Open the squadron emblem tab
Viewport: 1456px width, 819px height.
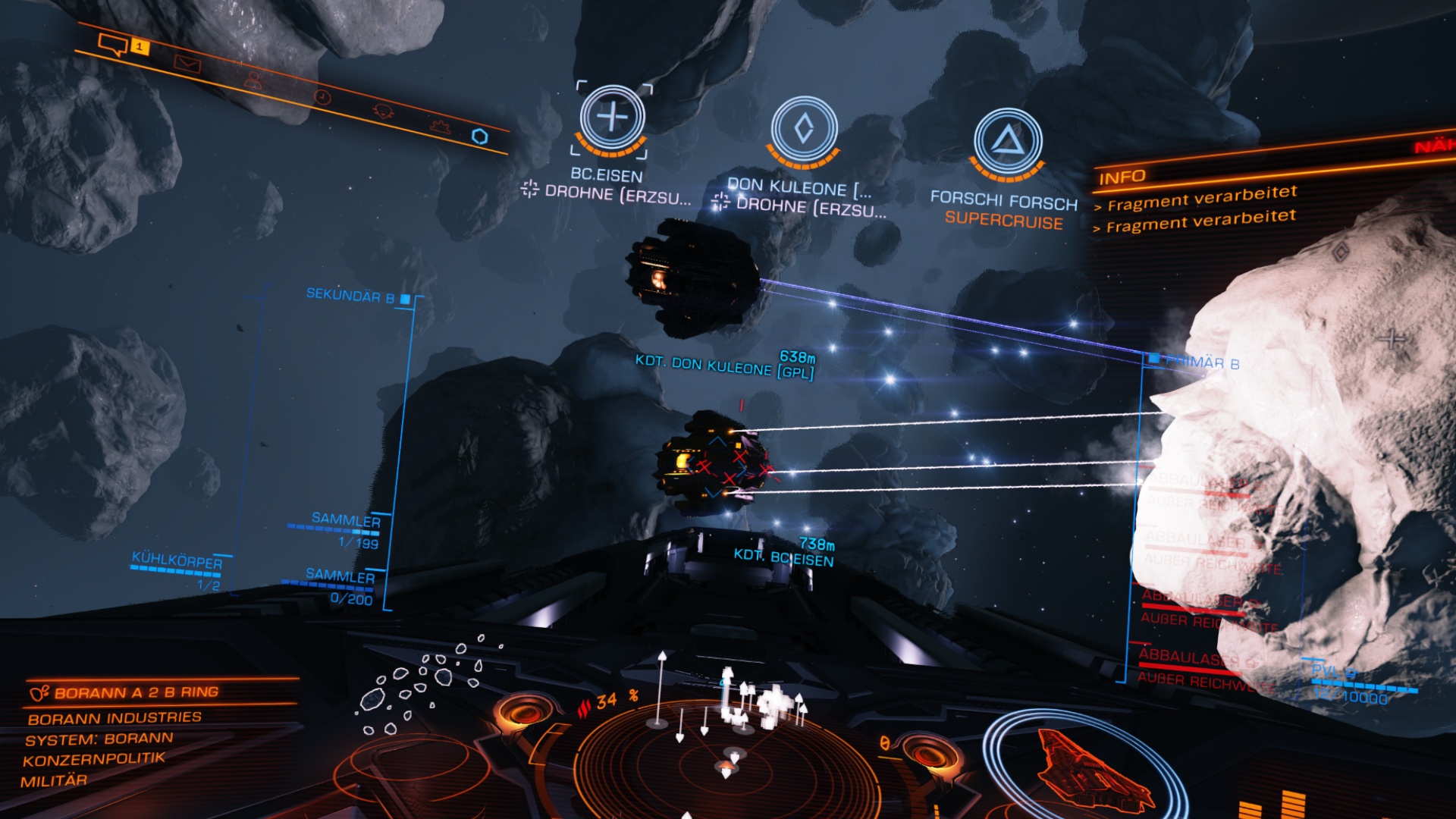[x=383, y=111]
